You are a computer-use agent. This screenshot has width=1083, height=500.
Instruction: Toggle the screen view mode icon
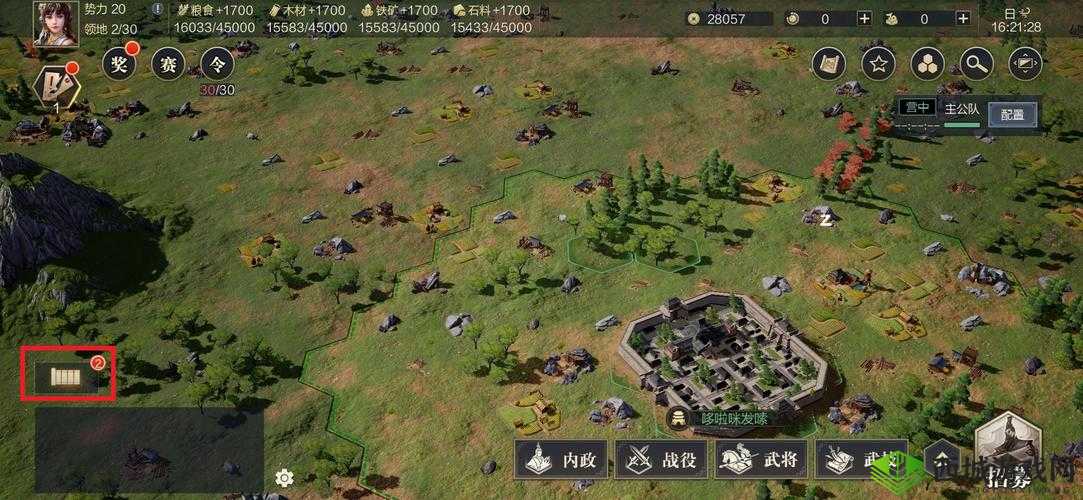point(1025,65)
